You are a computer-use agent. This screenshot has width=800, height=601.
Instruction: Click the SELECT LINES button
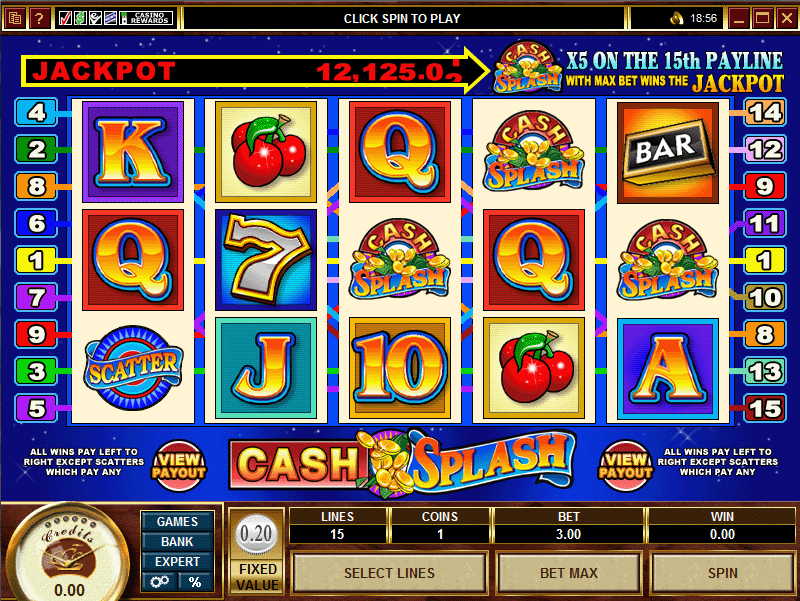point(389,573)
